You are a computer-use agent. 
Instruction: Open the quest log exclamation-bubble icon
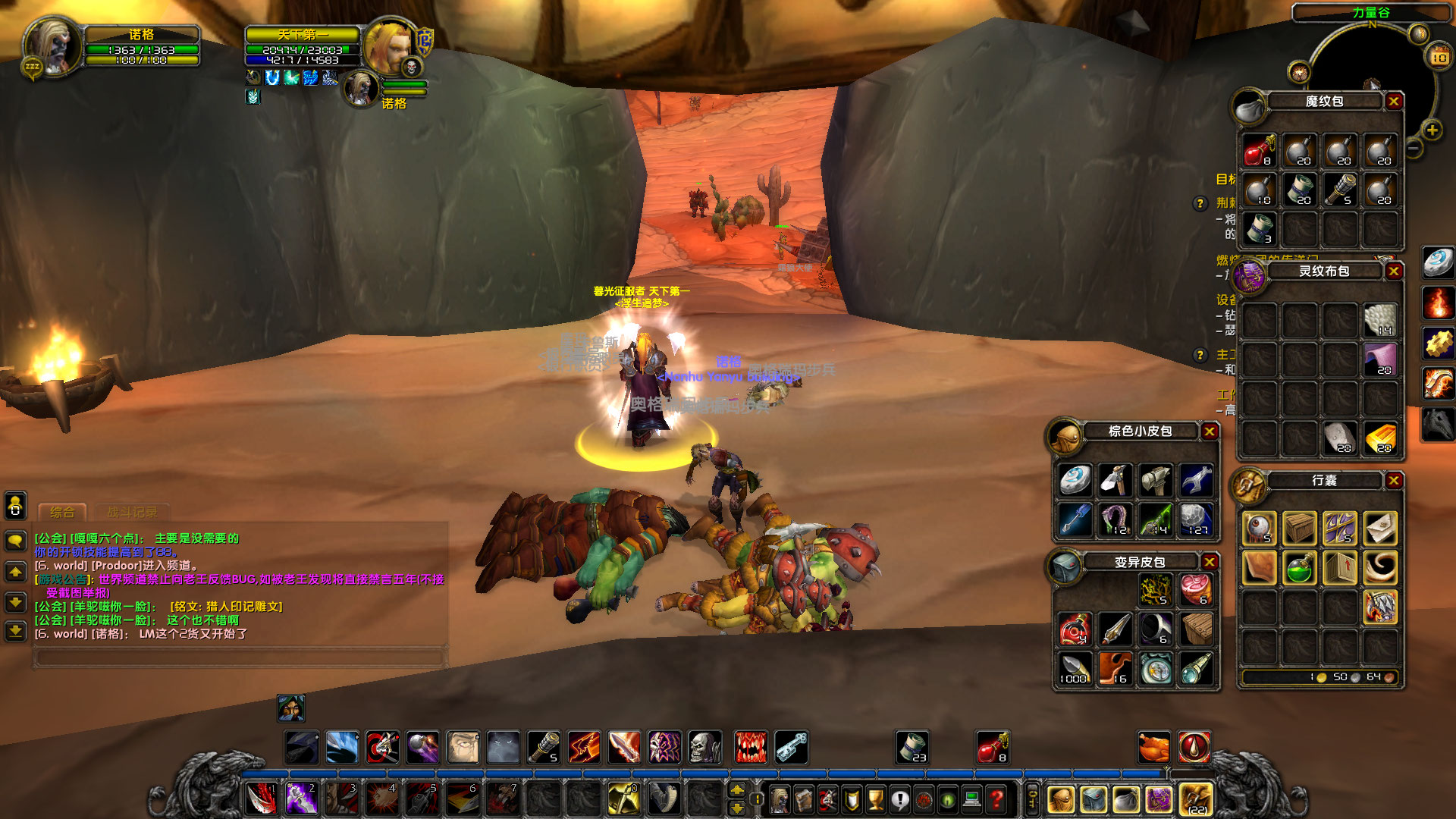click(x=899, y=799)
